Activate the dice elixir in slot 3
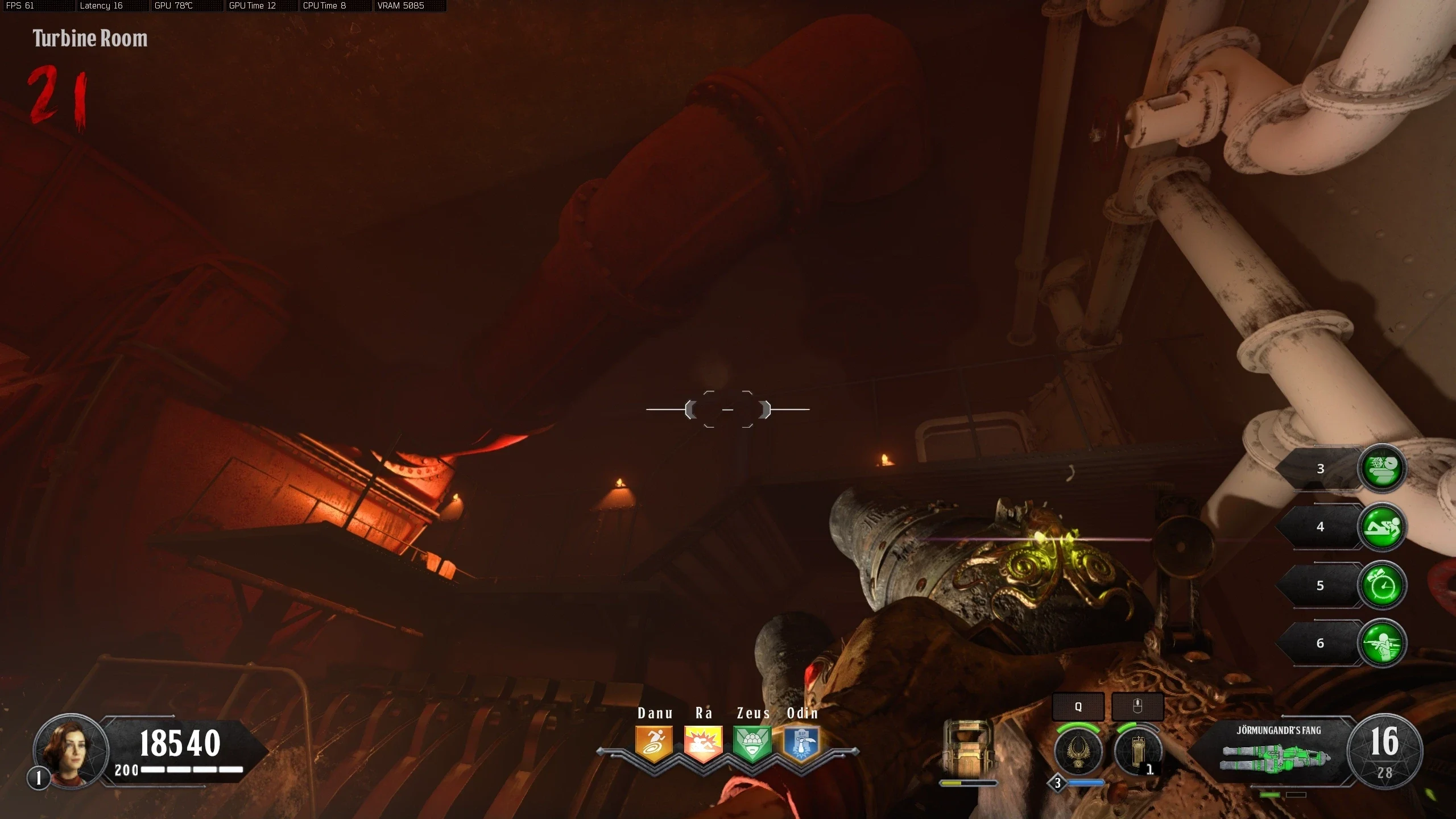Viewport: 1456px width, 819px height. point(1381,469)
